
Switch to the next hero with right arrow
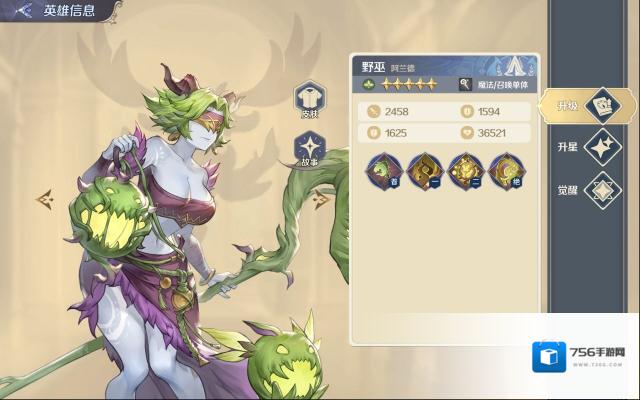(322, 199)
